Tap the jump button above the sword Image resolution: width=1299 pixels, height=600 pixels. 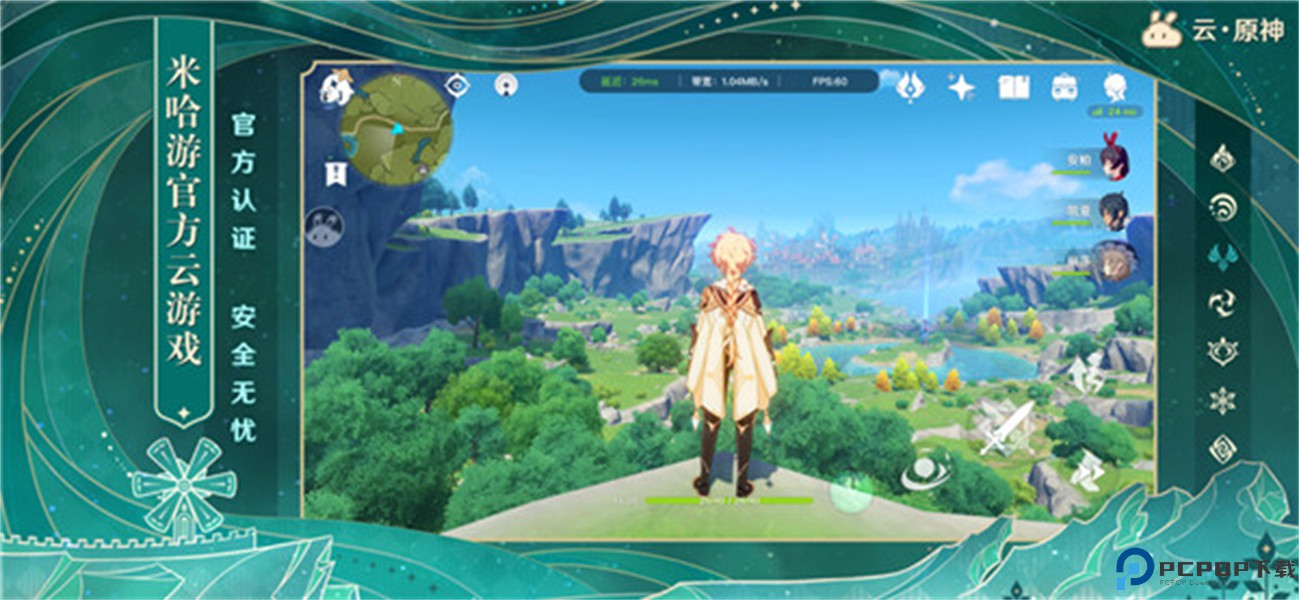(x=1088, y=374)
